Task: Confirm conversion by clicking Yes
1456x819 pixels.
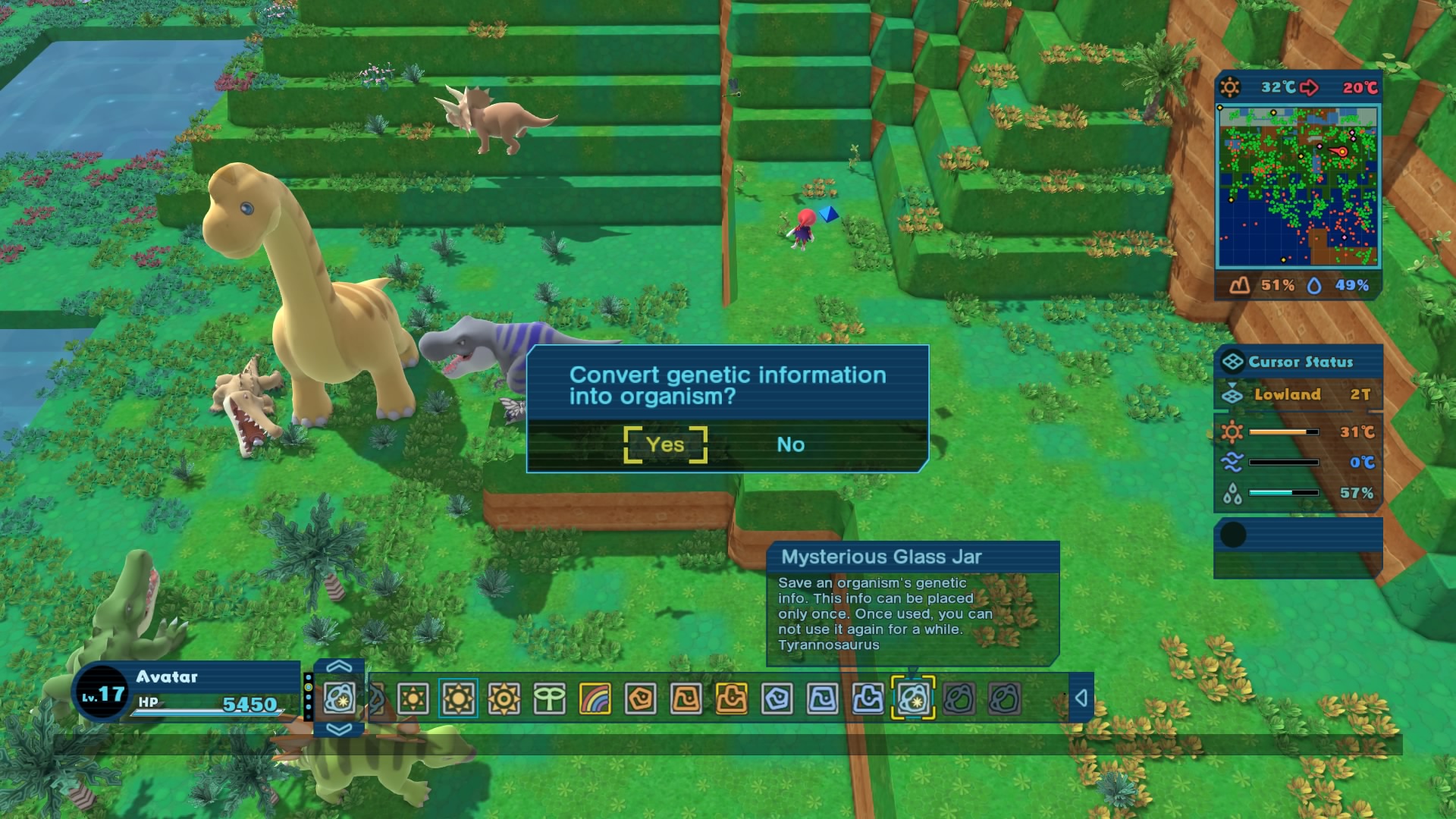Action: (x=664, y=445)
